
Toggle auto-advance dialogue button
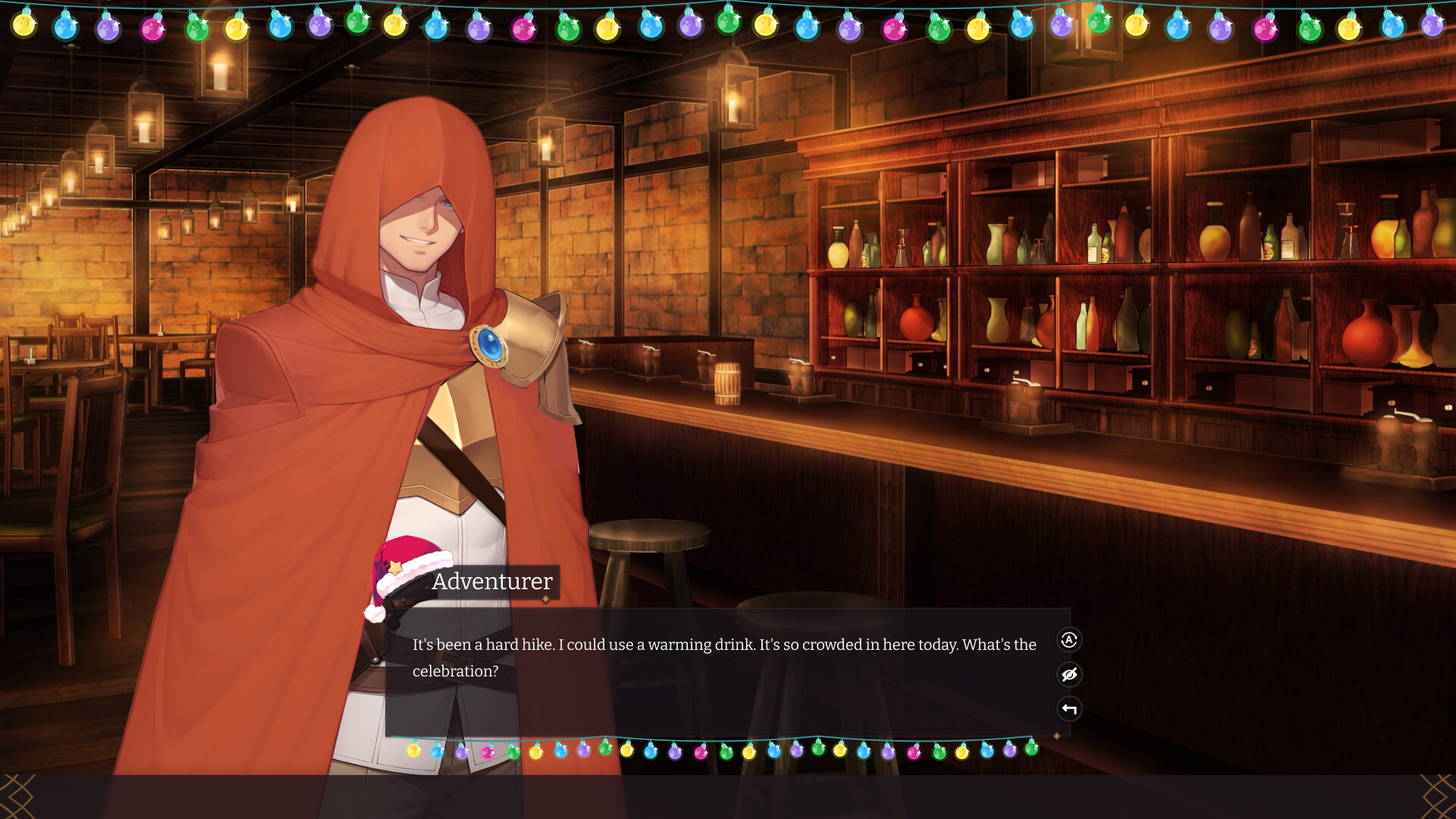pos(1068,640)
